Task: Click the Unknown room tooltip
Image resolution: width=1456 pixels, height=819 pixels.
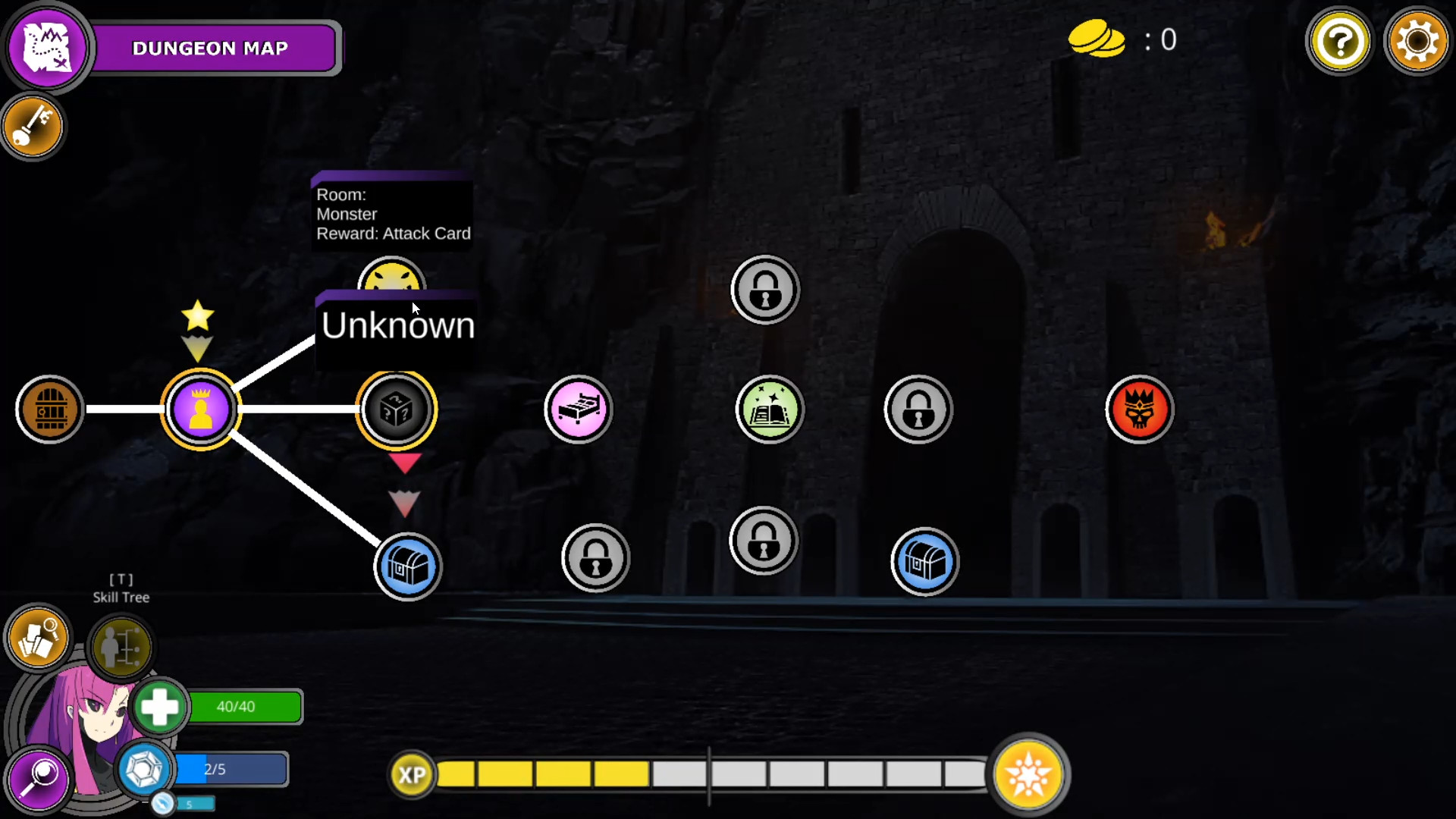Action: pyautogui.click(x=397, y=326)
